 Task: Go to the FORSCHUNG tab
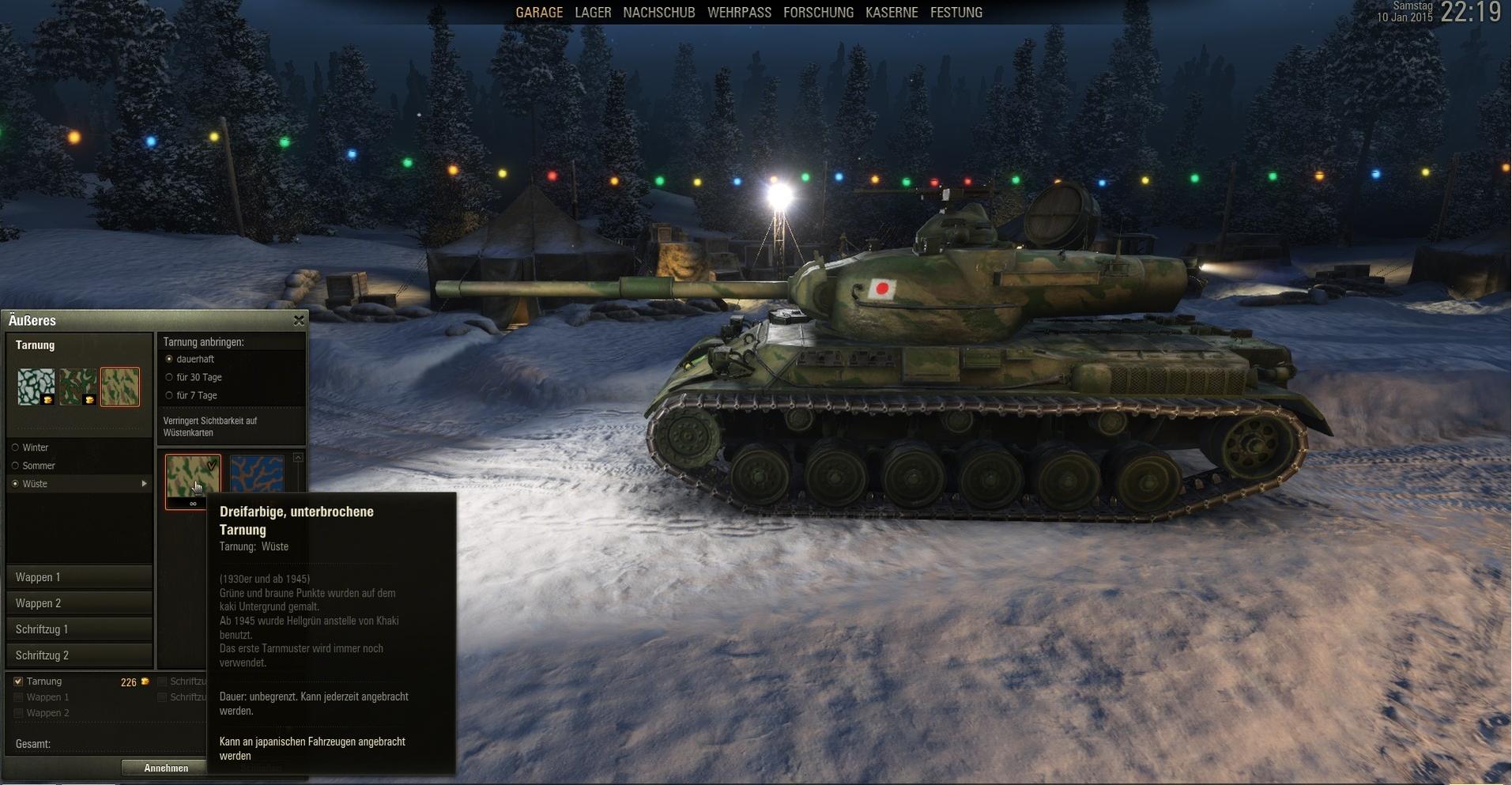tap(818, 13)
